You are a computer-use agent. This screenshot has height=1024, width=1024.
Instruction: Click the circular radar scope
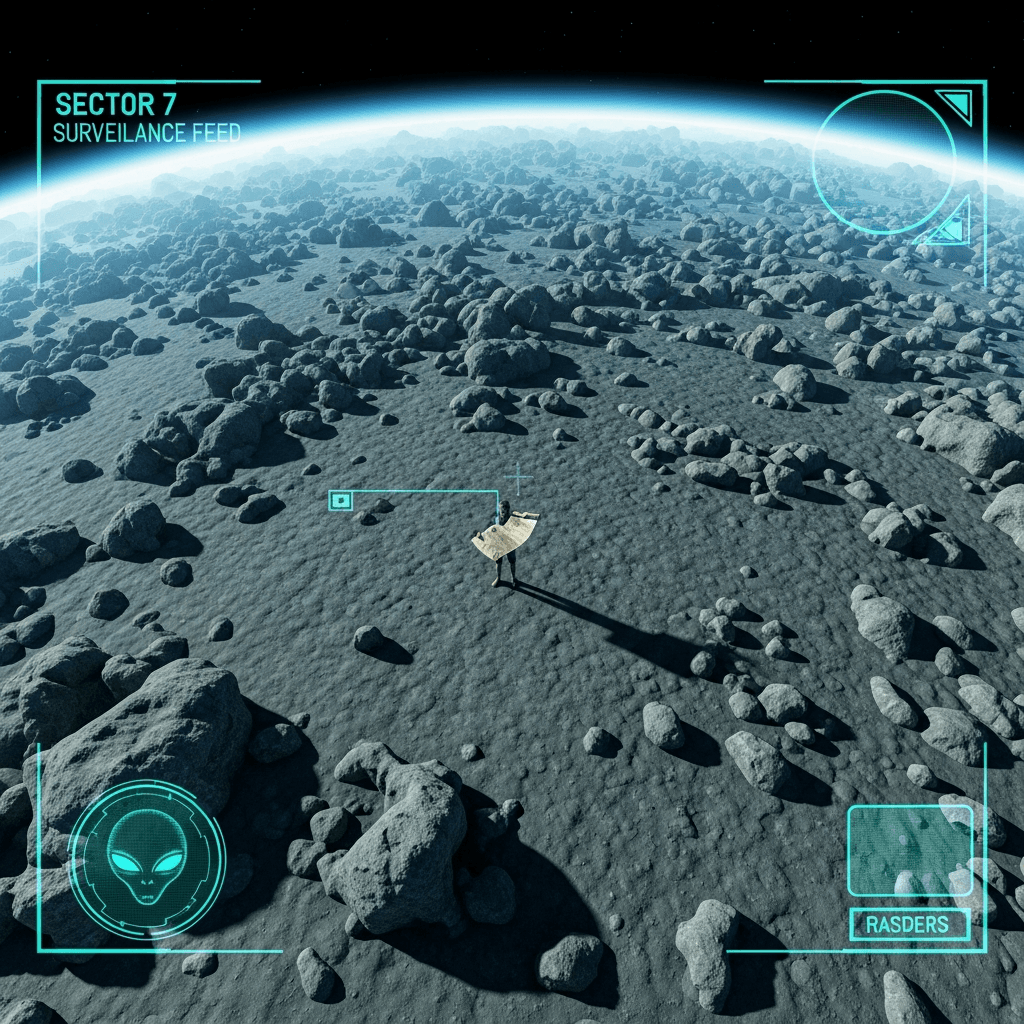883,162
